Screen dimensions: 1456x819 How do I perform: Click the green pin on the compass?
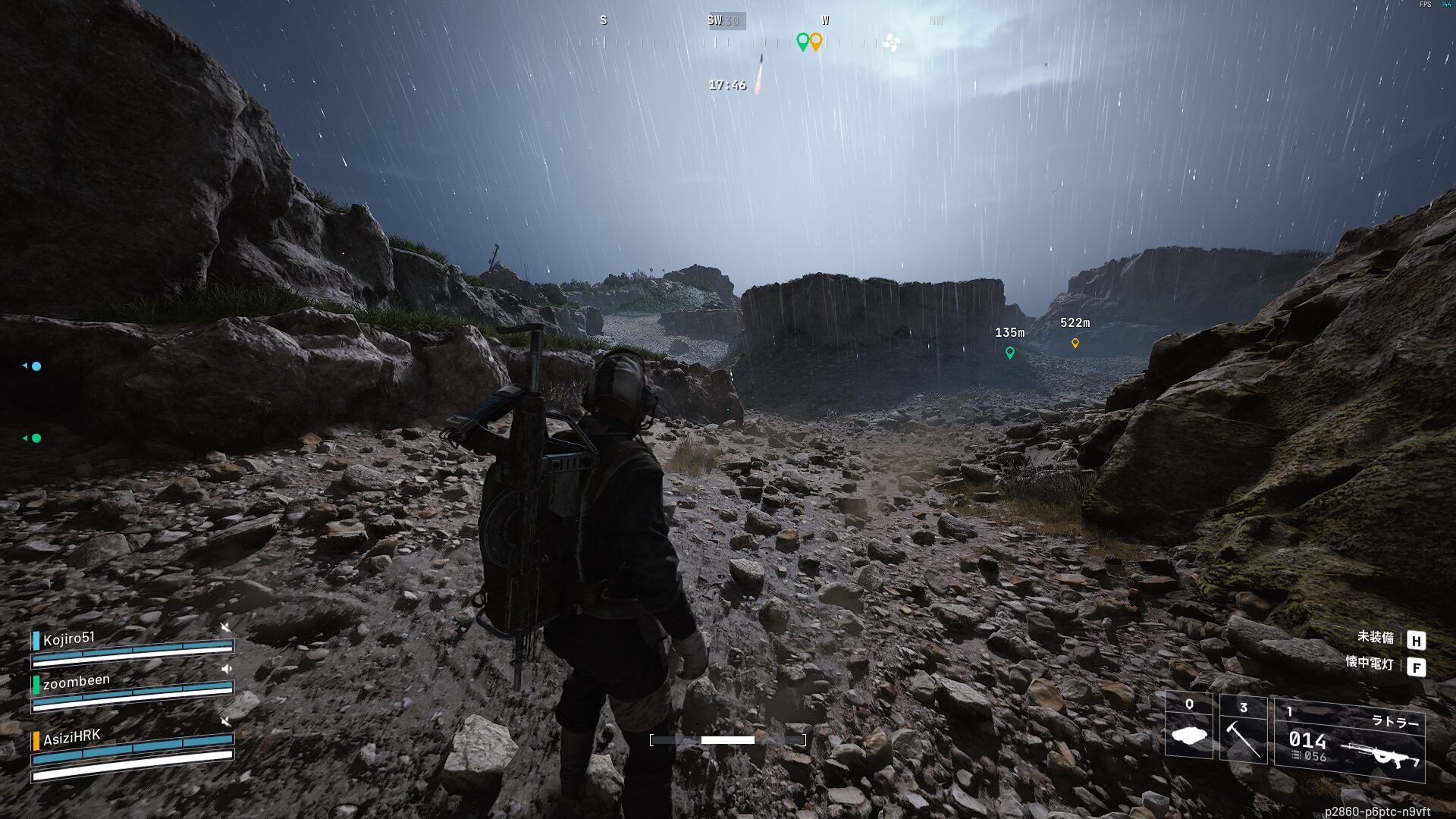tap(802, 41)
